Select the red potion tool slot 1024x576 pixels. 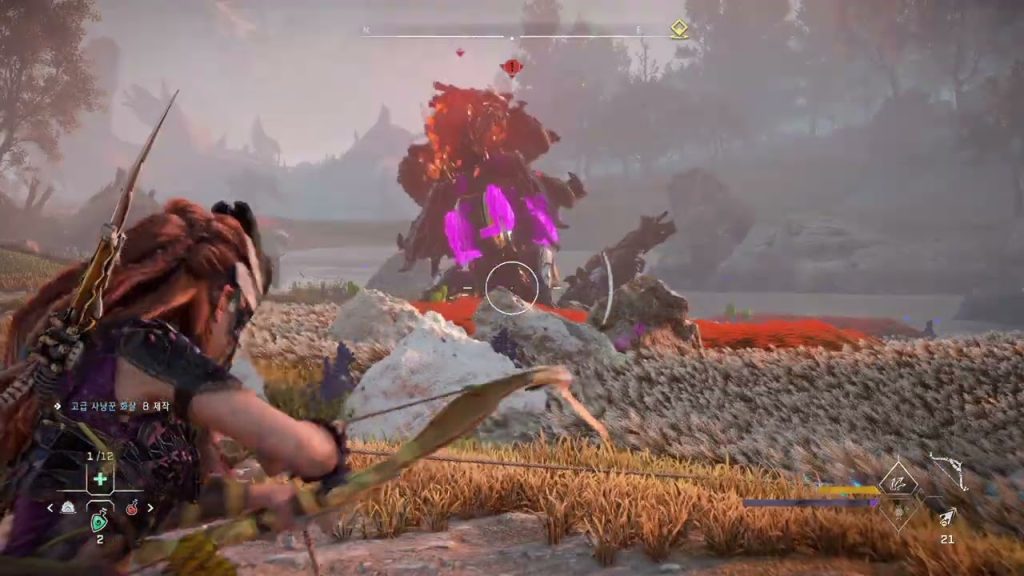pyautogui.click(x=131, y=508)
